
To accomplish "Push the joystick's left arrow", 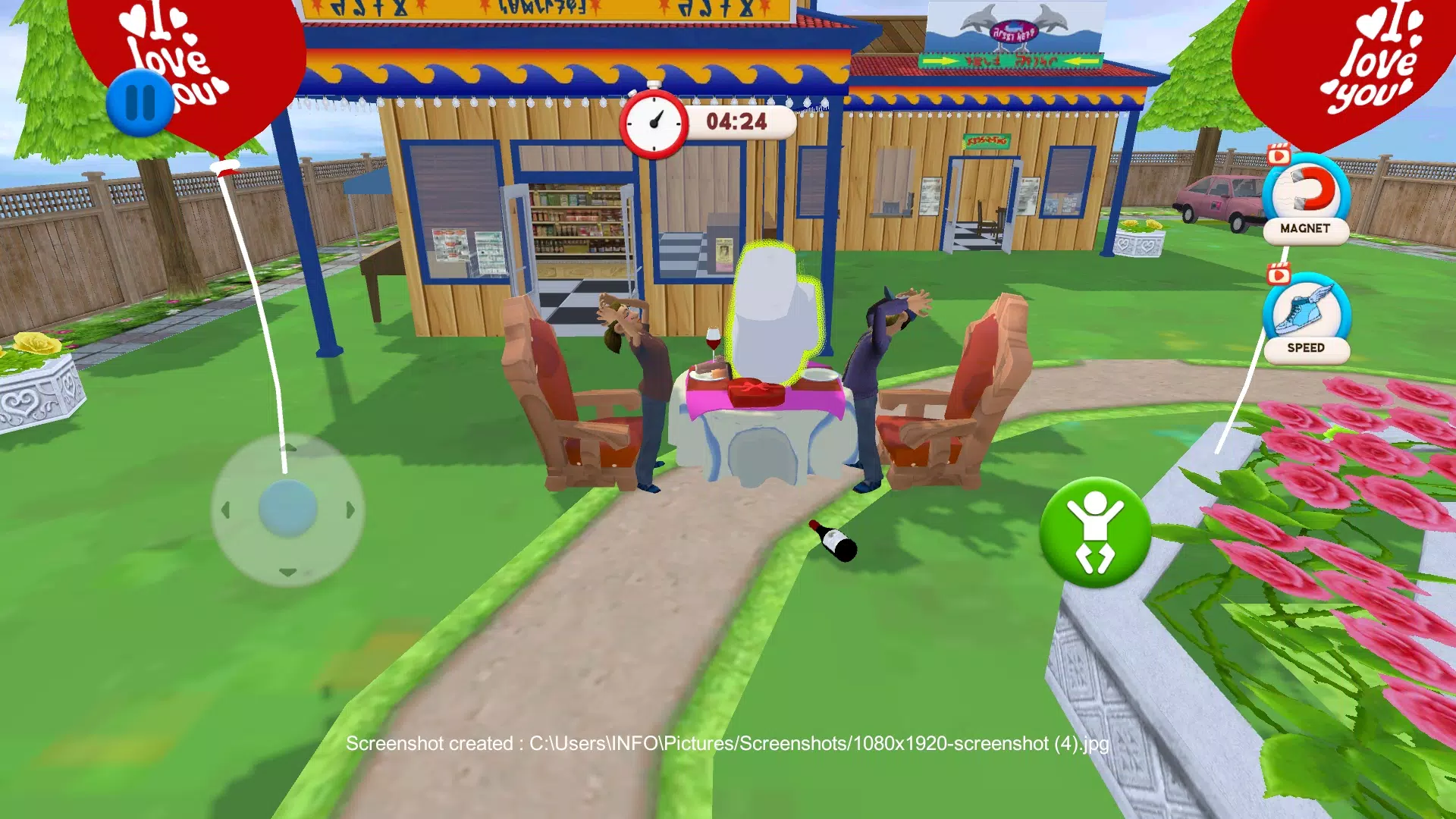I will coord(225,510).
